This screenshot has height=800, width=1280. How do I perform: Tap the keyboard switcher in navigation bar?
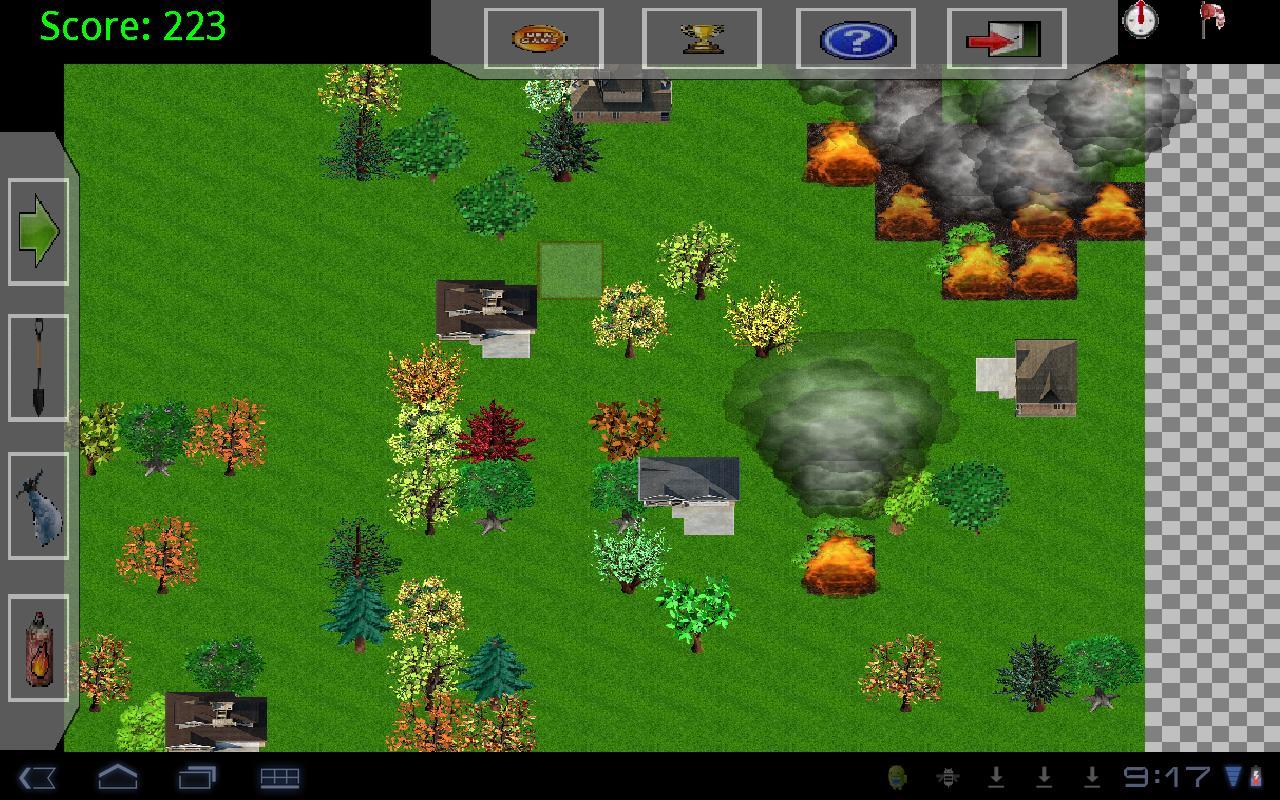click(x=278, y=775)
